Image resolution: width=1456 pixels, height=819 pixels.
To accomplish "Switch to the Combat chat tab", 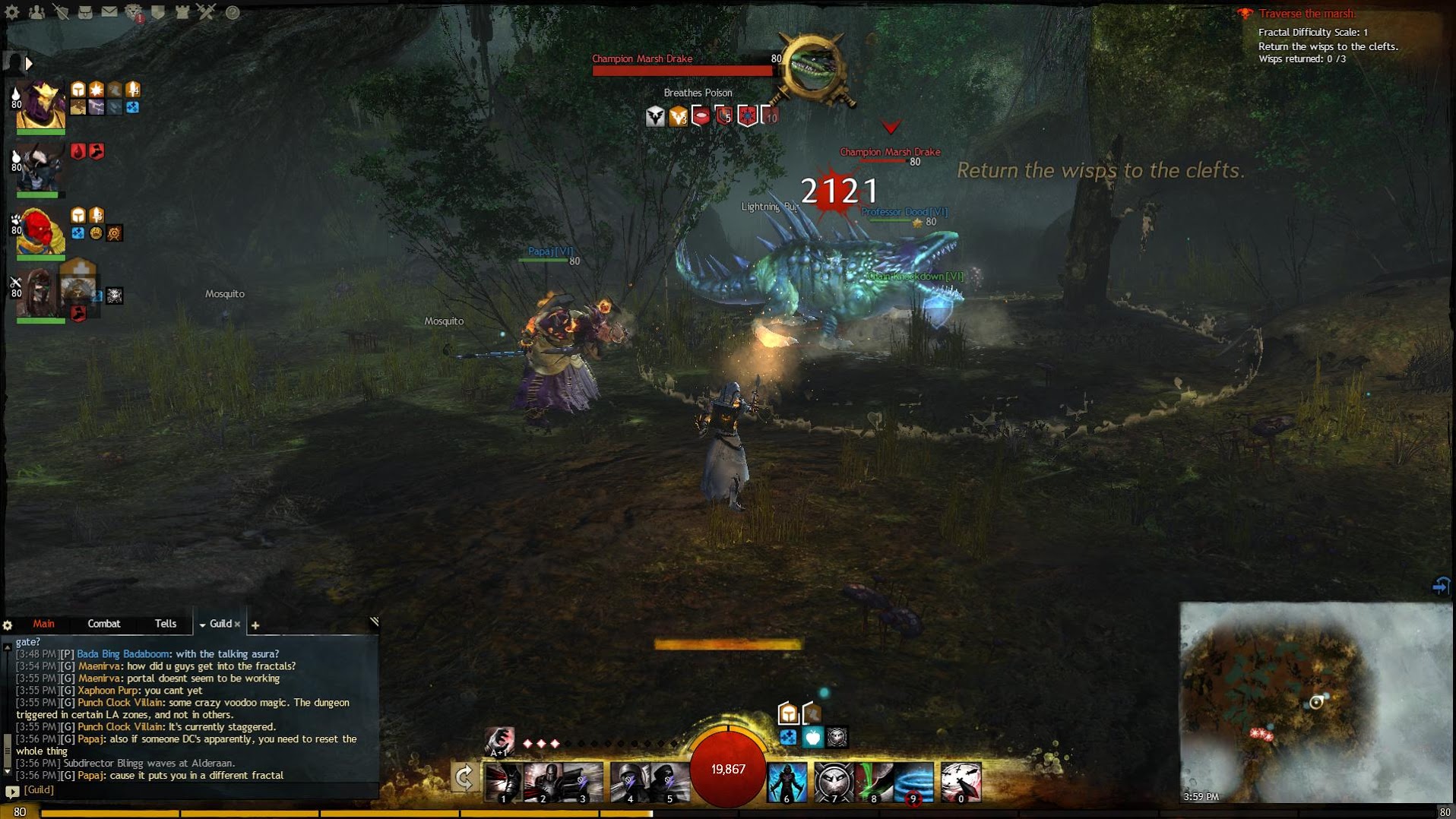I will pos(104,624).
